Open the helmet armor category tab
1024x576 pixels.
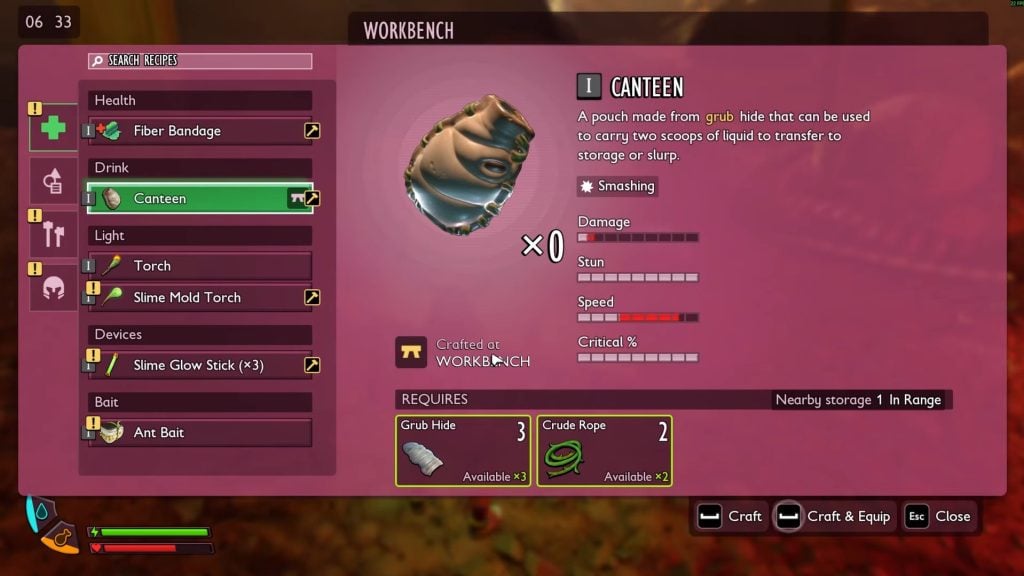[x=53, y=287]
